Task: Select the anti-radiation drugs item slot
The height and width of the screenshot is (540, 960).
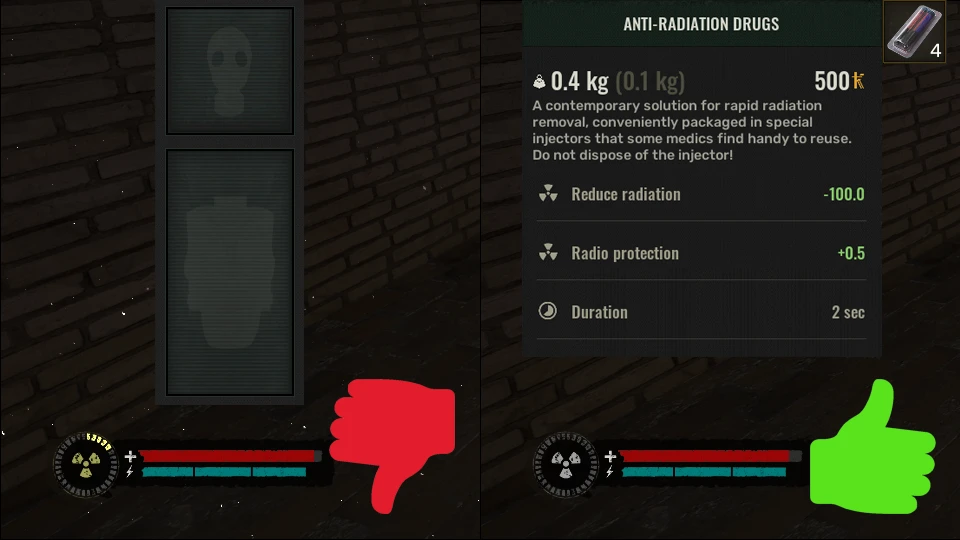Action: pos(913,33)
